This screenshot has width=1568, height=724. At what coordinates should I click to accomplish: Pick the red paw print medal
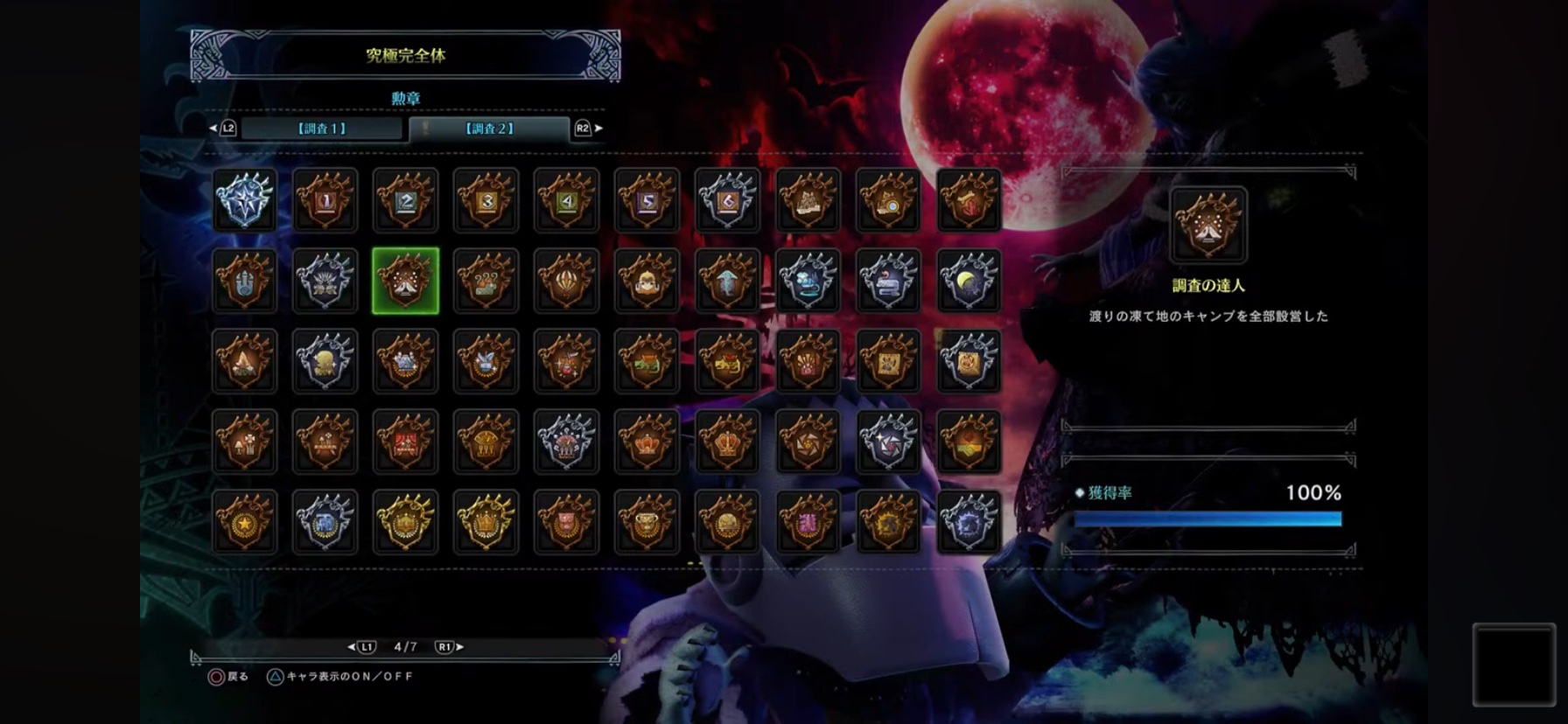(808, 361)
